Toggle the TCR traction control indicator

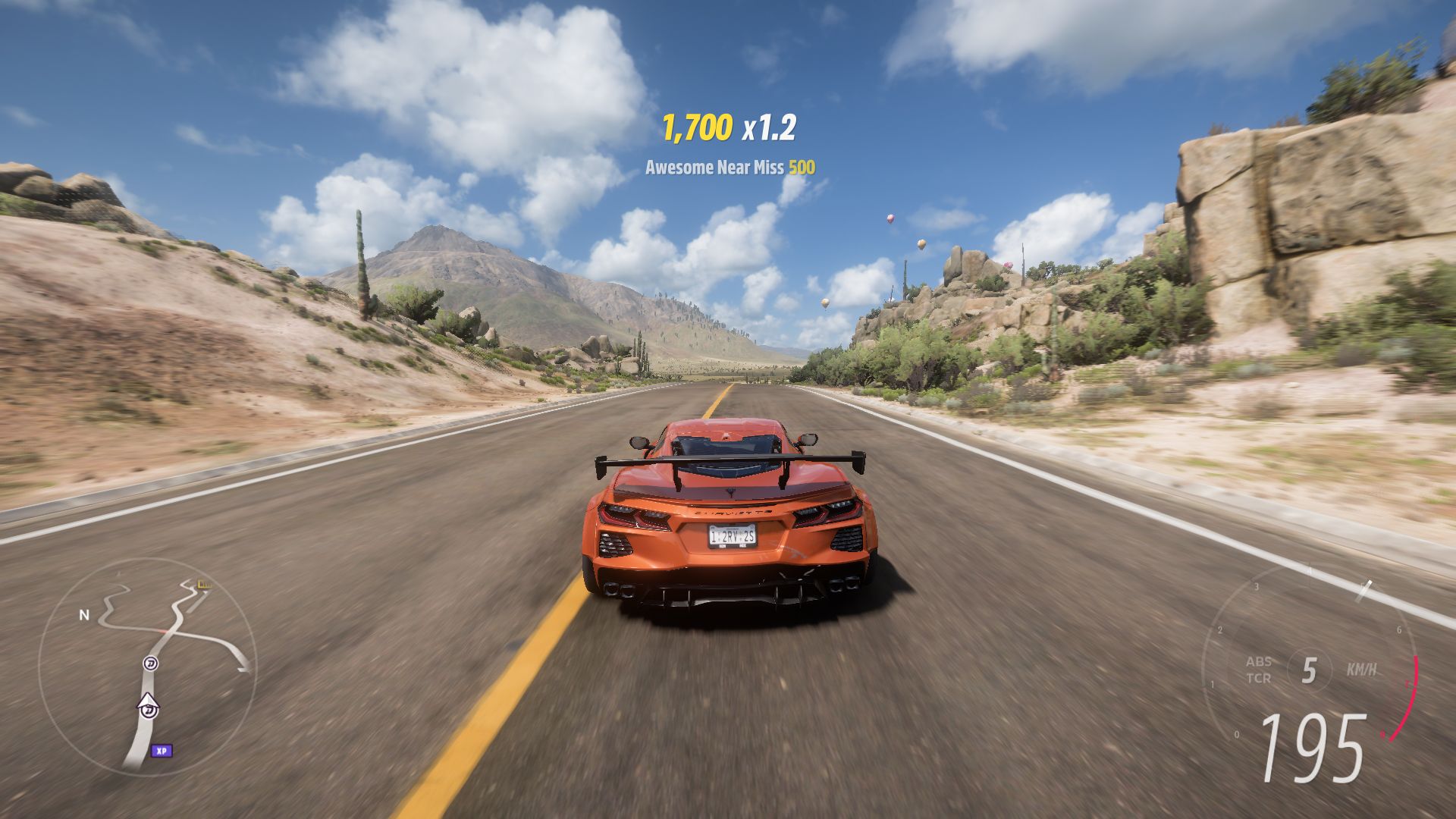(1259, 678)
